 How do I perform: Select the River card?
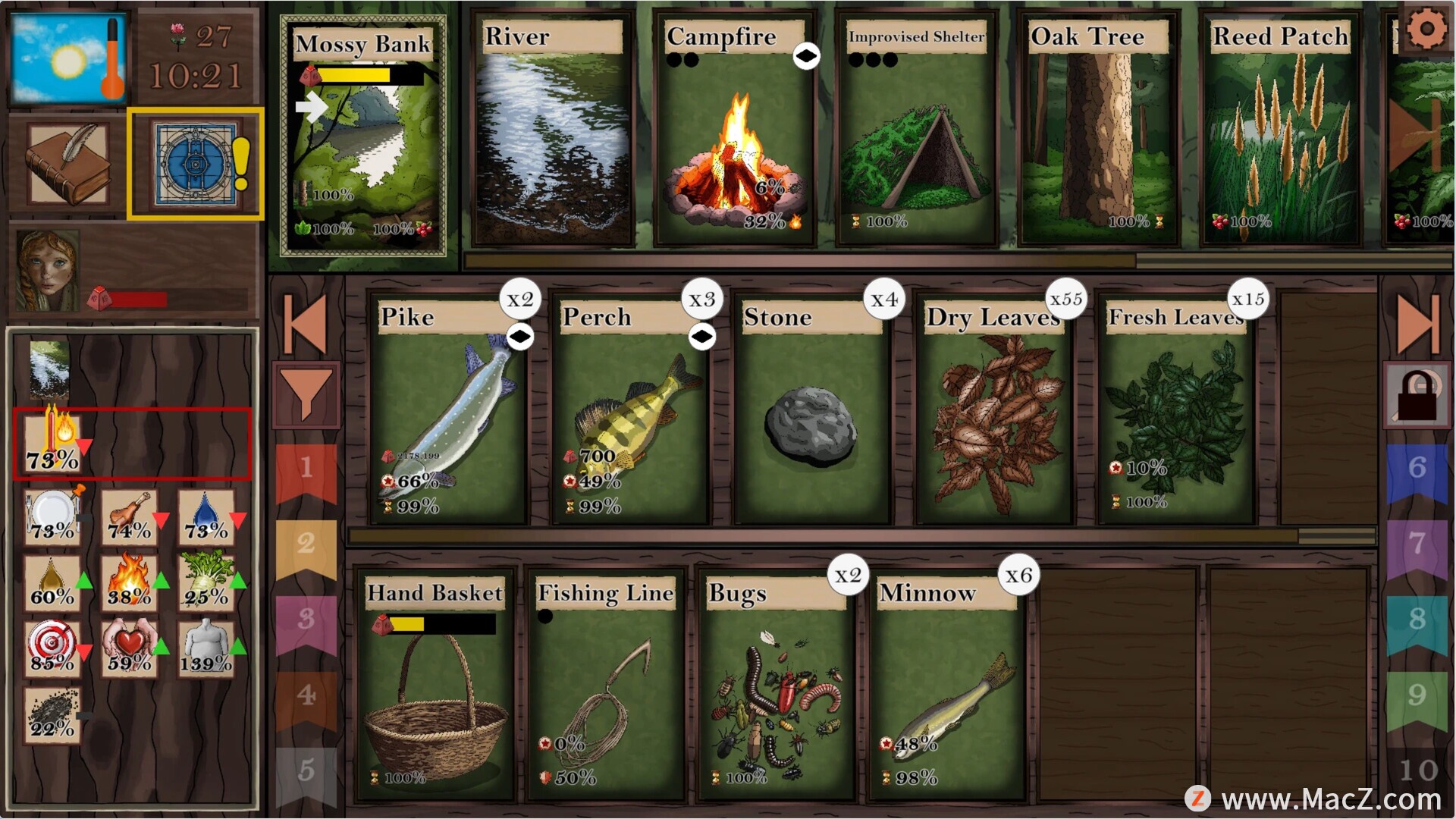pos(552,129)
